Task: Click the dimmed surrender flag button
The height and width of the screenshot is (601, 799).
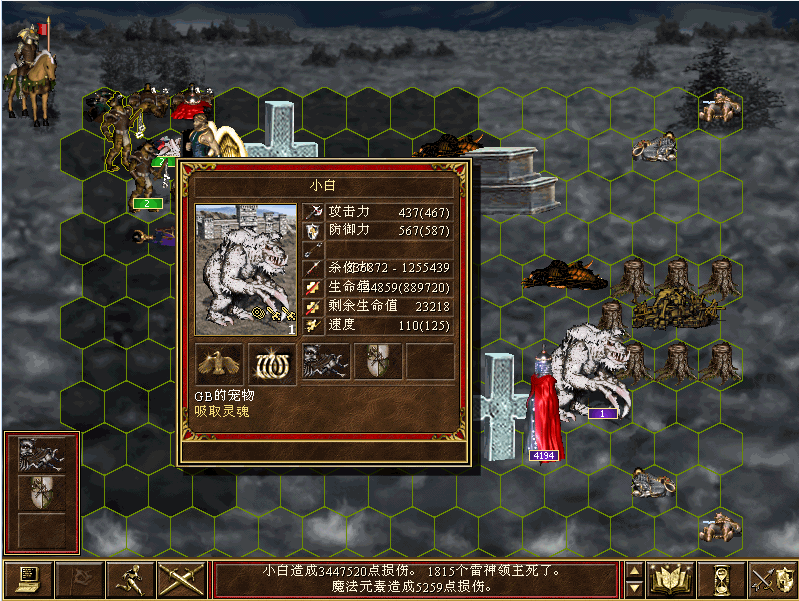Action: [x=78, y=580]
